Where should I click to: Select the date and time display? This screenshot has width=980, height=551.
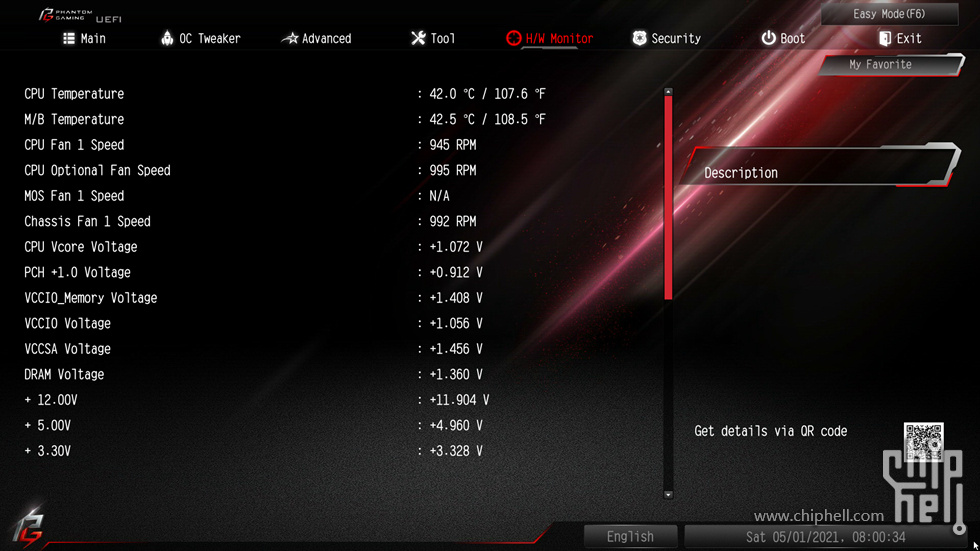[825, 537]
